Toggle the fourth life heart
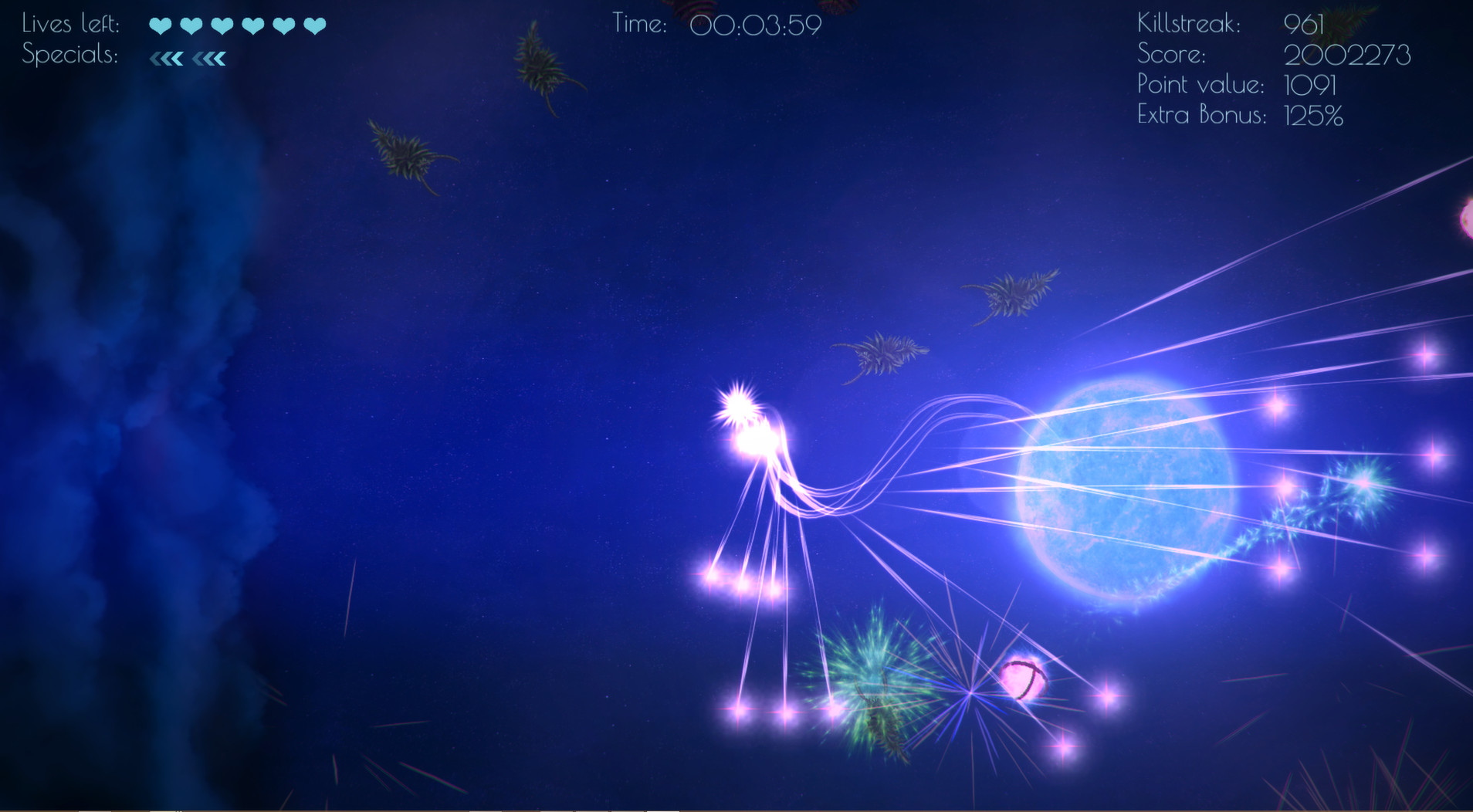The image size is (1473, 812). pyautogui.click(x=251, y=24)
